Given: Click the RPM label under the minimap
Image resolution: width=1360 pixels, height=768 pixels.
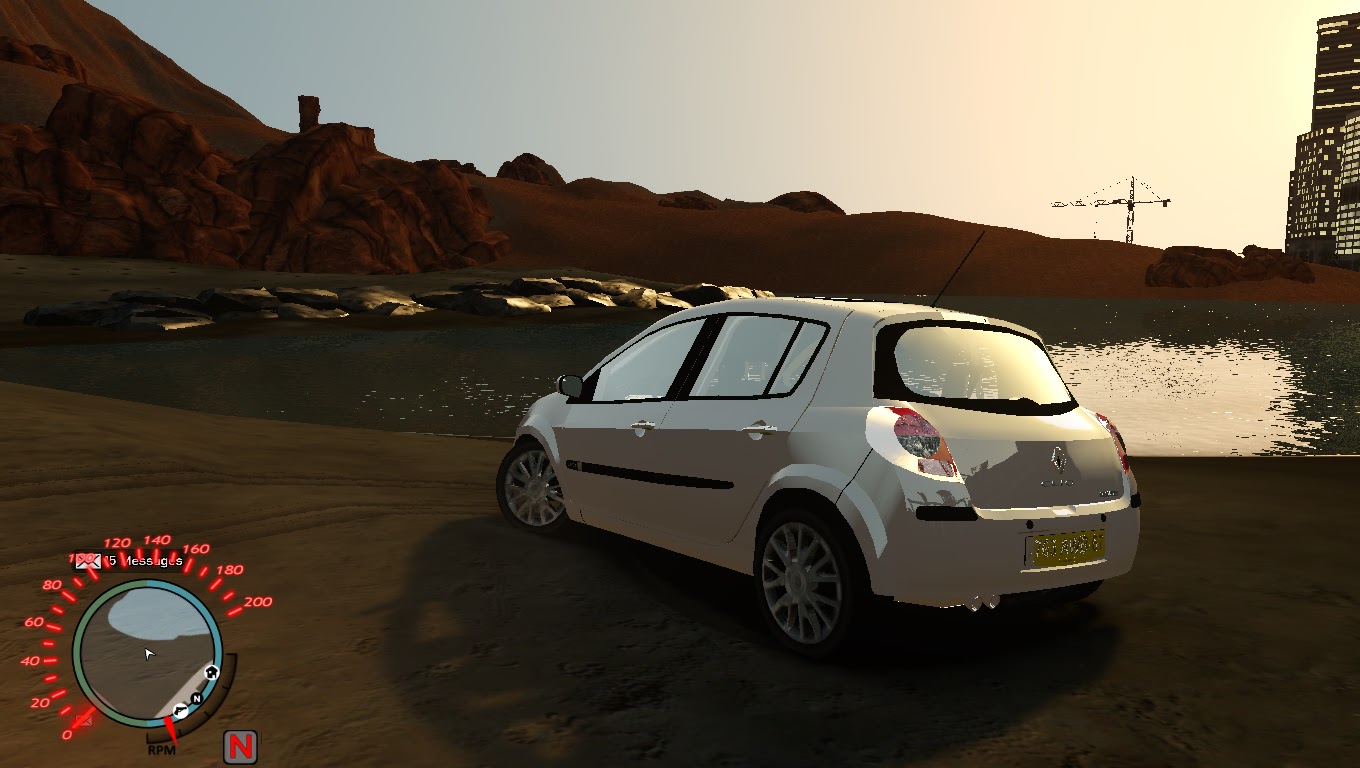Looking at the screenshot, I should 161,747.
